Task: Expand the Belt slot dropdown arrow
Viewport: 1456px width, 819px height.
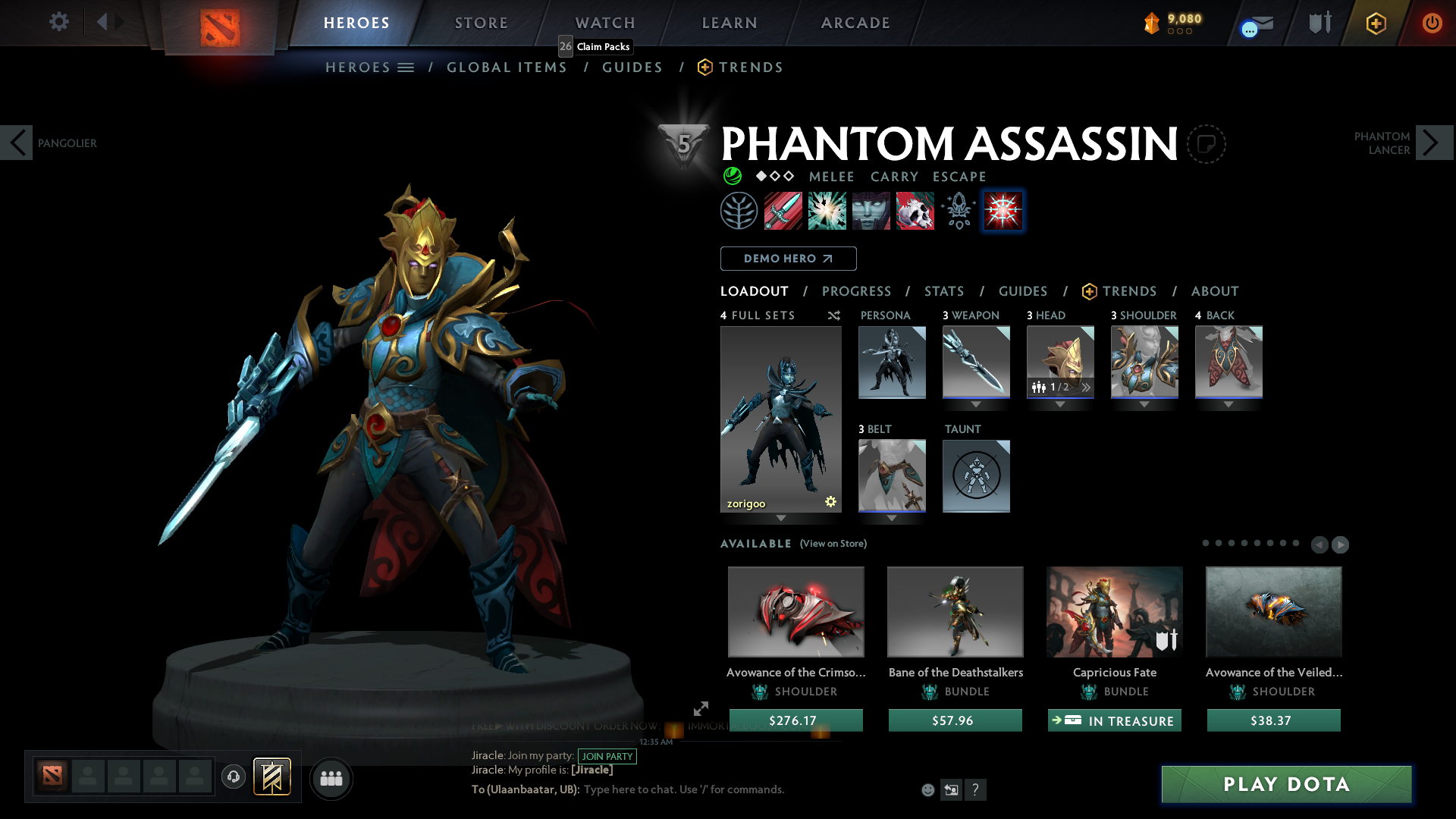Action: pyautogui.click(x=893, y=519)
